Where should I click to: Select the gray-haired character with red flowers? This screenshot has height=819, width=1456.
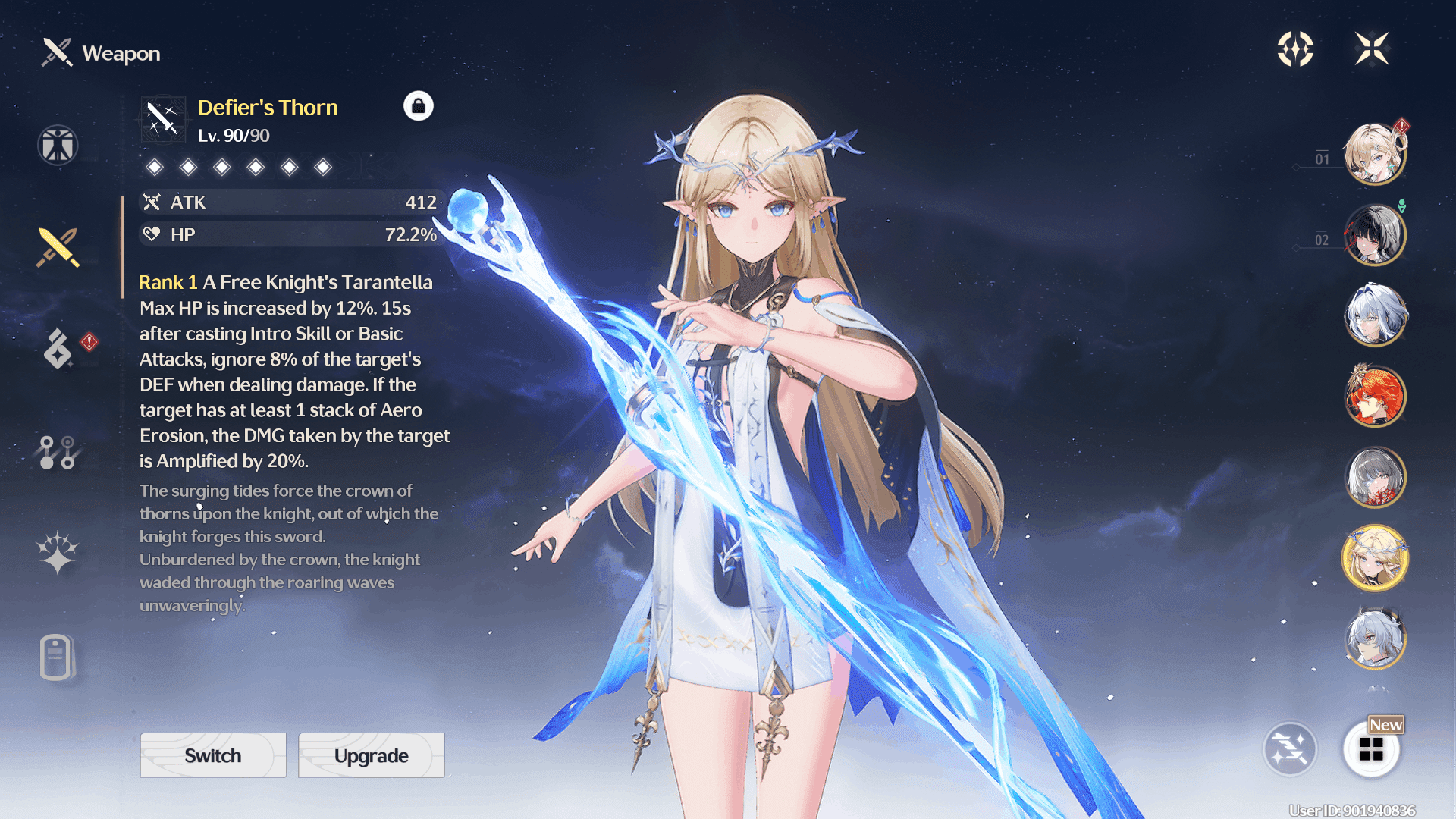1374,478
